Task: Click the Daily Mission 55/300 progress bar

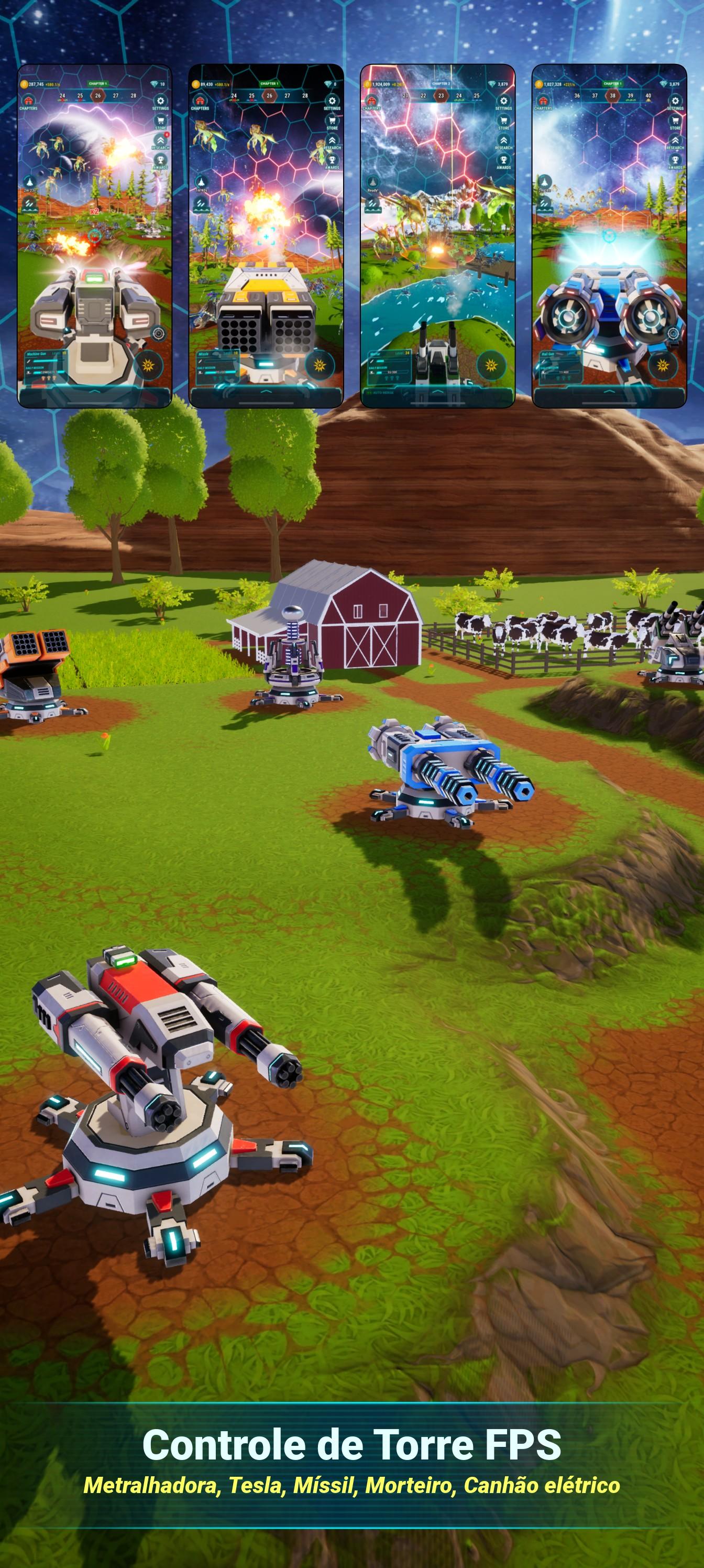Action: [x=392, y=372]
